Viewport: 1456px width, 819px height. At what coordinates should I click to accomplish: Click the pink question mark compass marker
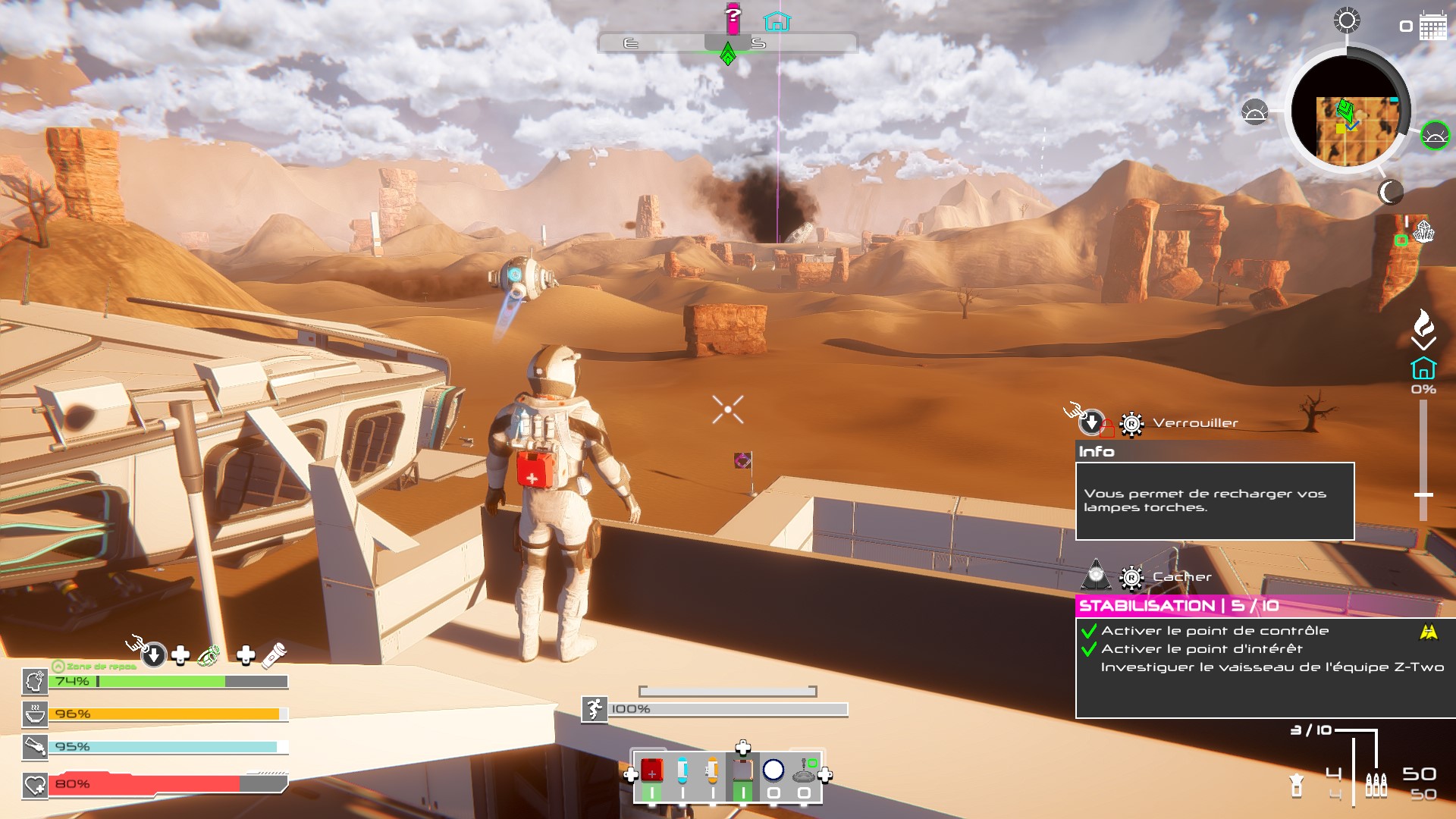[x=733, y=19]
